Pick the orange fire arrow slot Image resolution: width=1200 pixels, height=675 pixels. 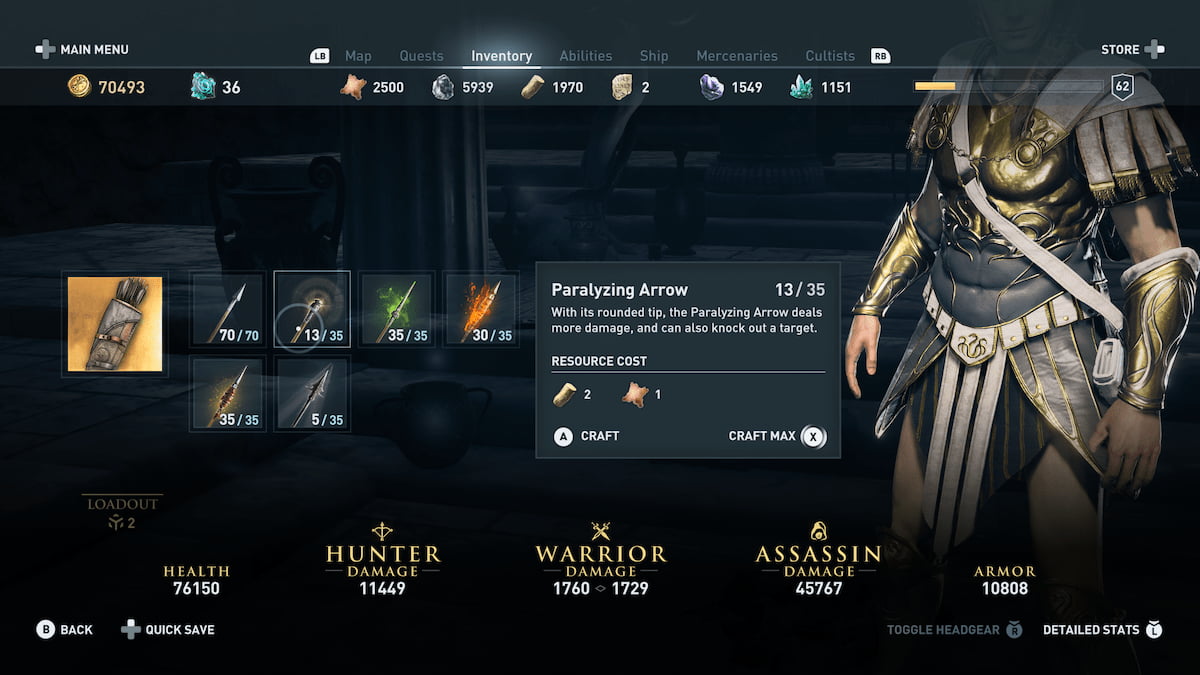click(x=481, y=310)
